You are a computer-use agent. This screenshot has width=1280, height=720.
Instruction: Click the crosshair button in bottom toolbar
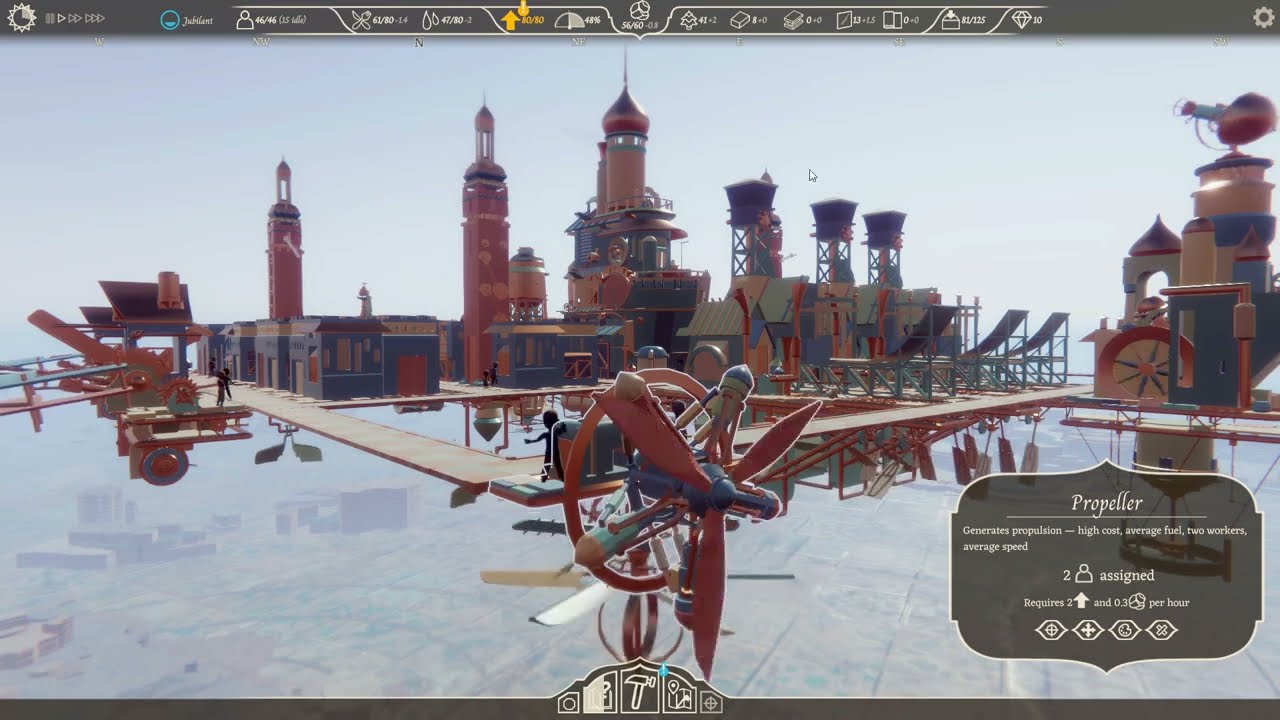tap(711, 703)
